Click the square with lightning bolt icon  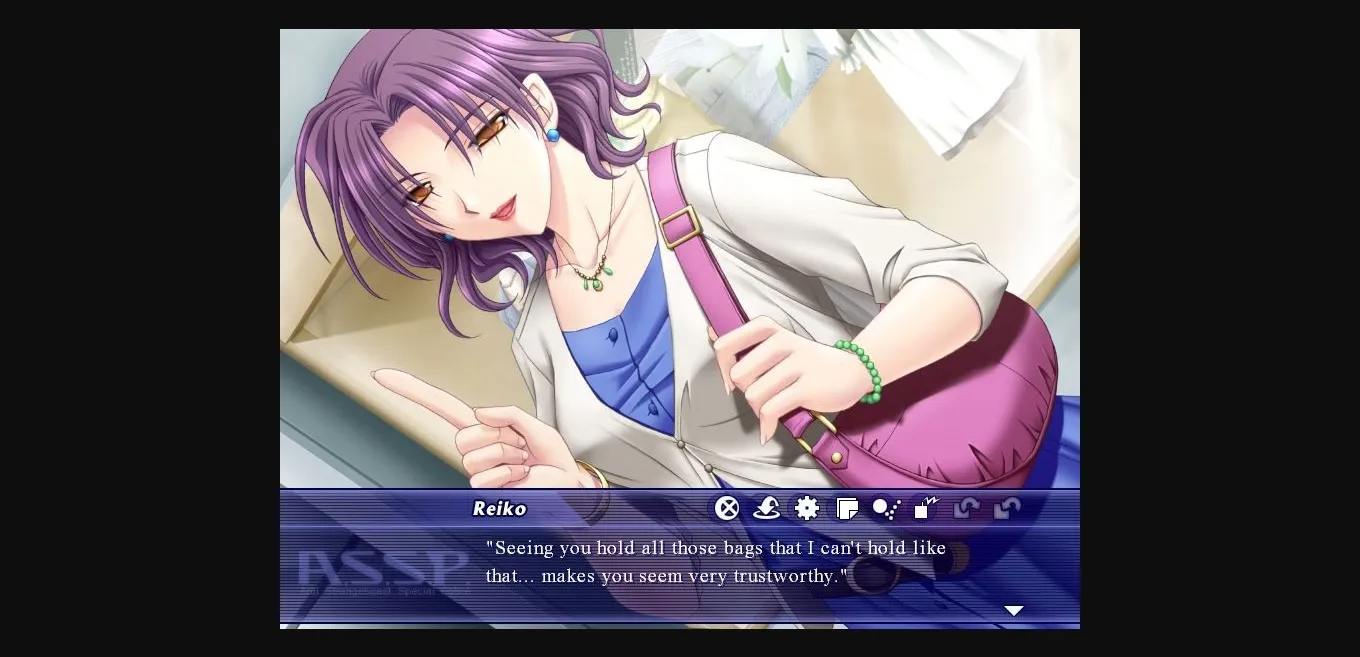927,508
